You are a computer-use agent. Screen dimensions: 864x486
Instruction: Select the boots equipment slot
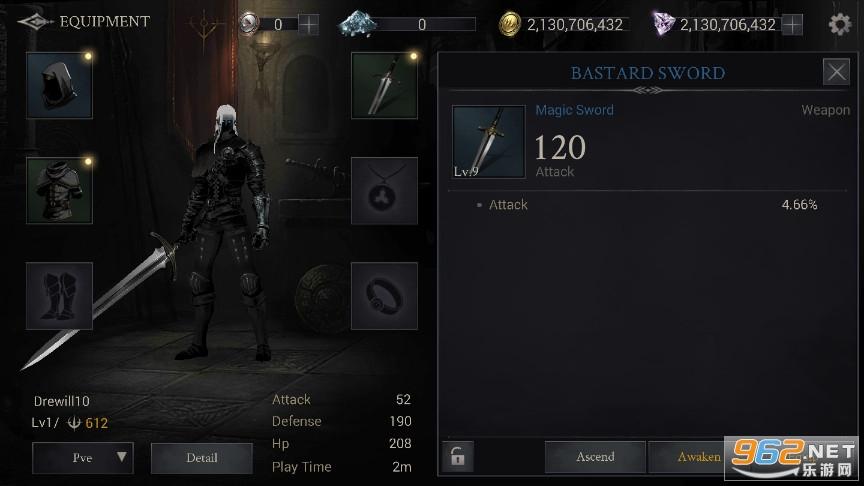coord(59,296)
